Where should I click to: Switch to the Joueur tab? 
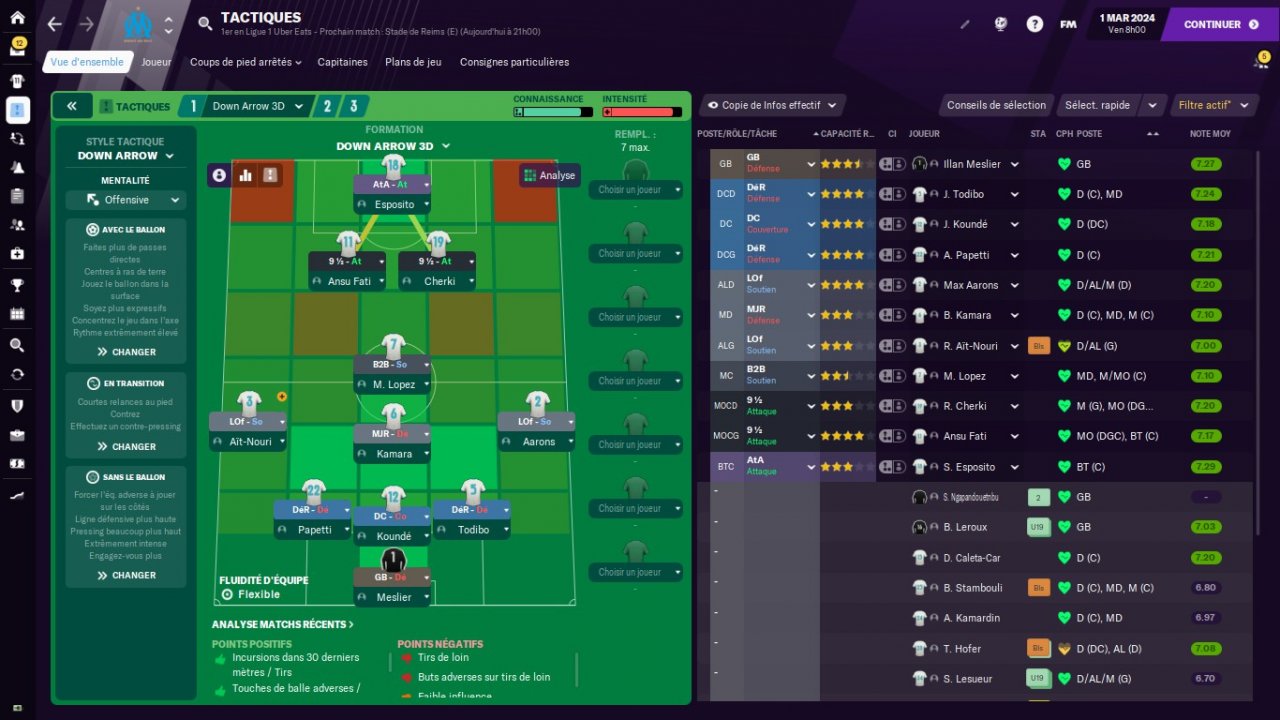point(156,62)
